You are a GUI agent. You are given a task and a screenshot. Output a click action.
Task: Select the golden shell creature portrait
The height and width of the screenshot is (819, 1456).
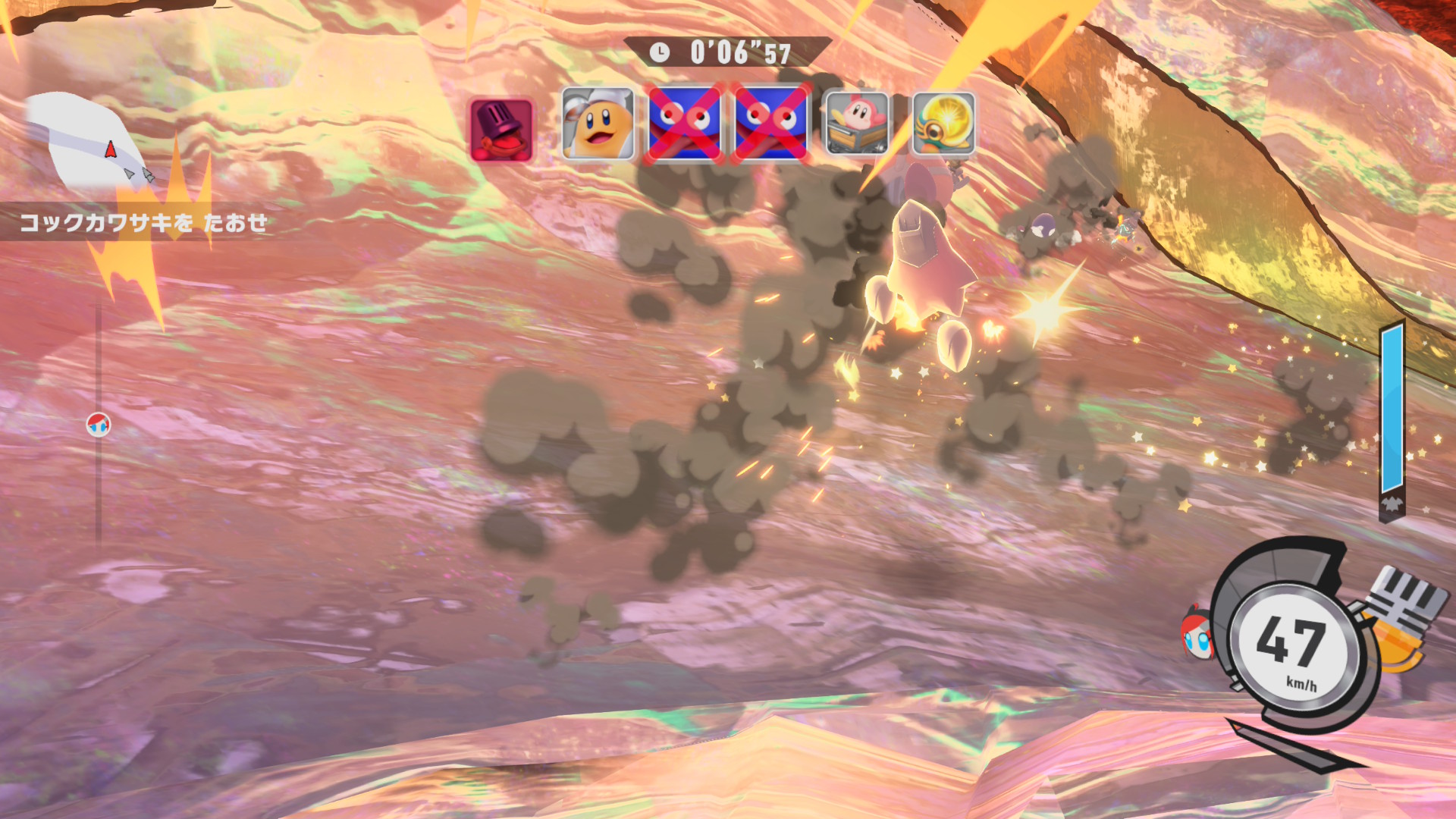943,124
